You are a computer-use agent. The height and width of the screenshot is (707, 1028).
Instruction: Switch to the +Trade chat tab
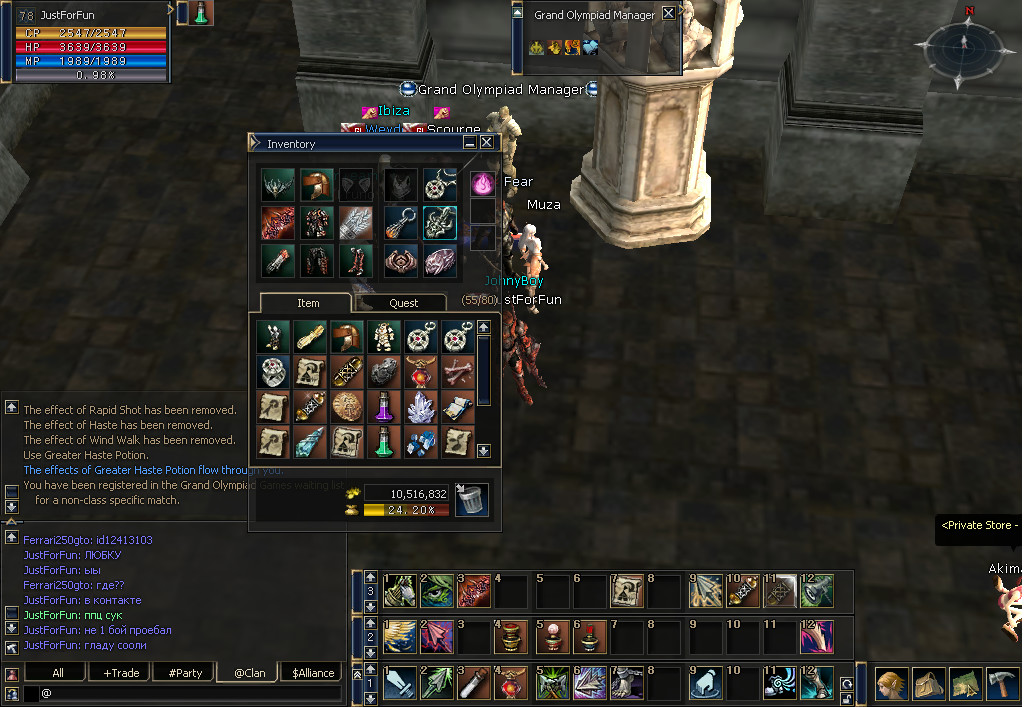pyautogui.click(x=121, y=673)
